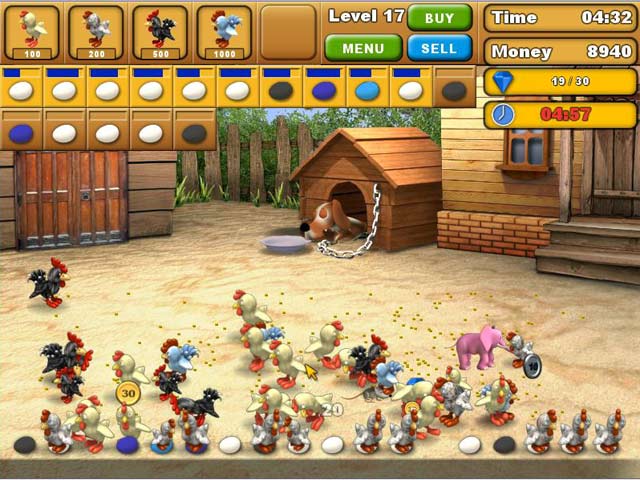The height and width of the screenshot is (480, 640).
Task: Pick the 500-coin black chicken
Action: (160, 31)
